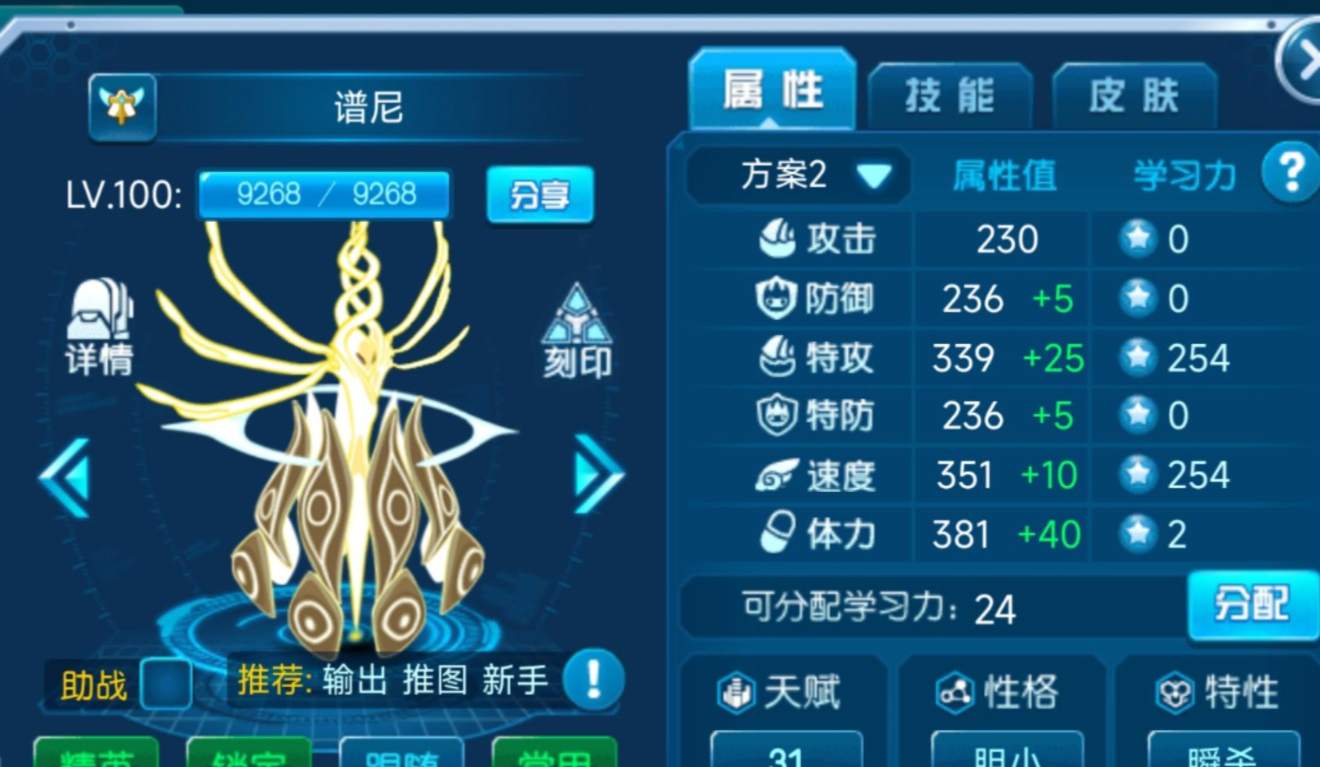
Task: Switch to the 技能 skills tab
Action: [x=949, y=92]
